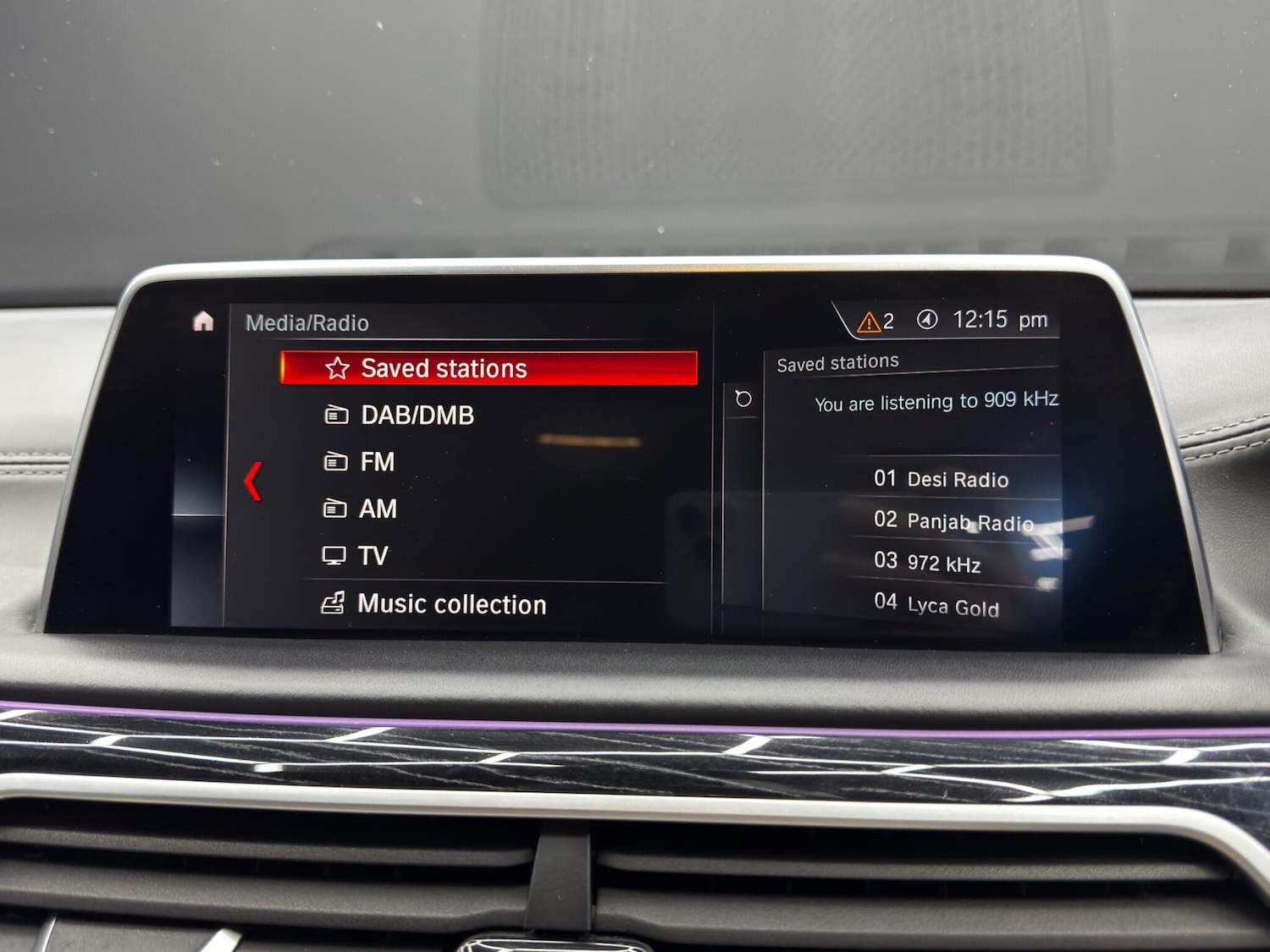Open FM via its radio icon

coord(337,462)
